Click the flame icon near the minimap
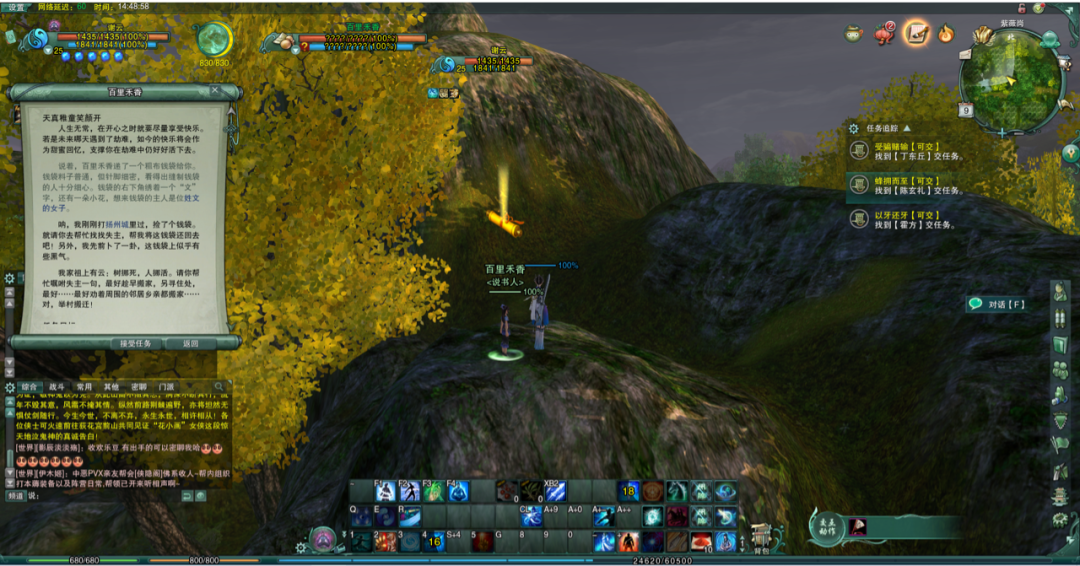This screenshot has width=1080, height=566. coord(945,33)
